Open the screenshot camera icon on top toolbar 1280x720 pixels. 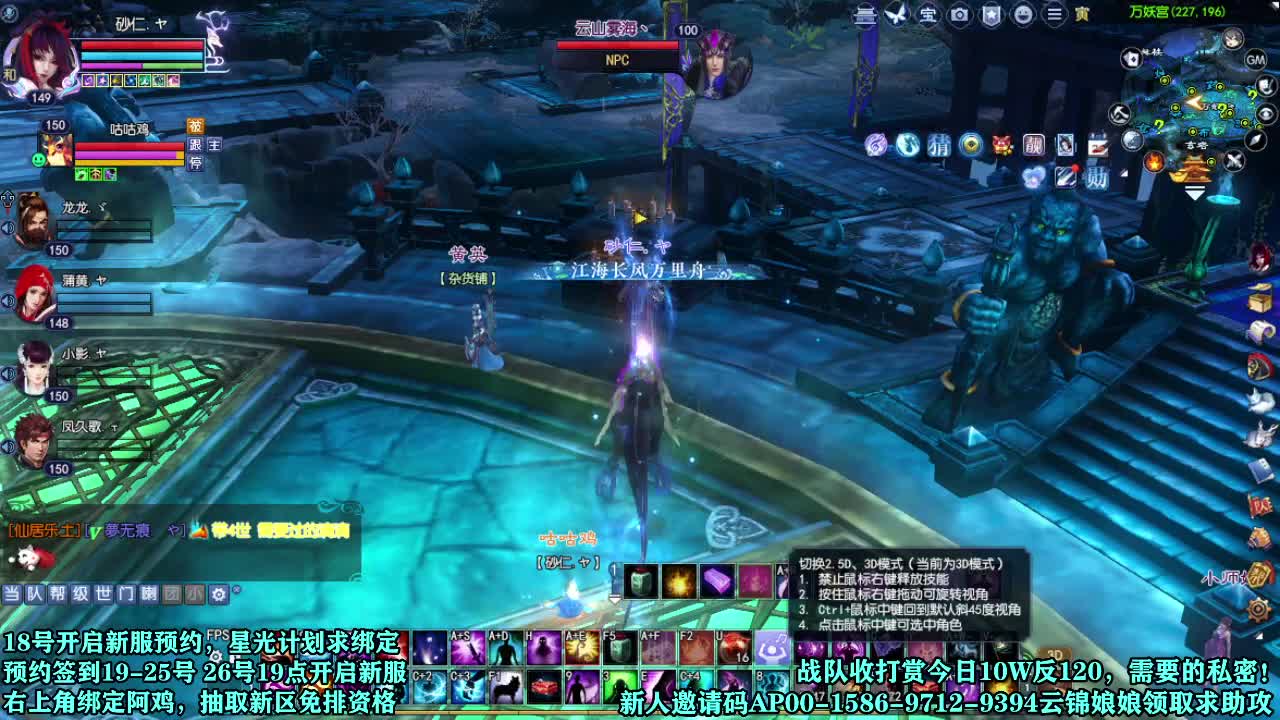[x=960, y=14]
